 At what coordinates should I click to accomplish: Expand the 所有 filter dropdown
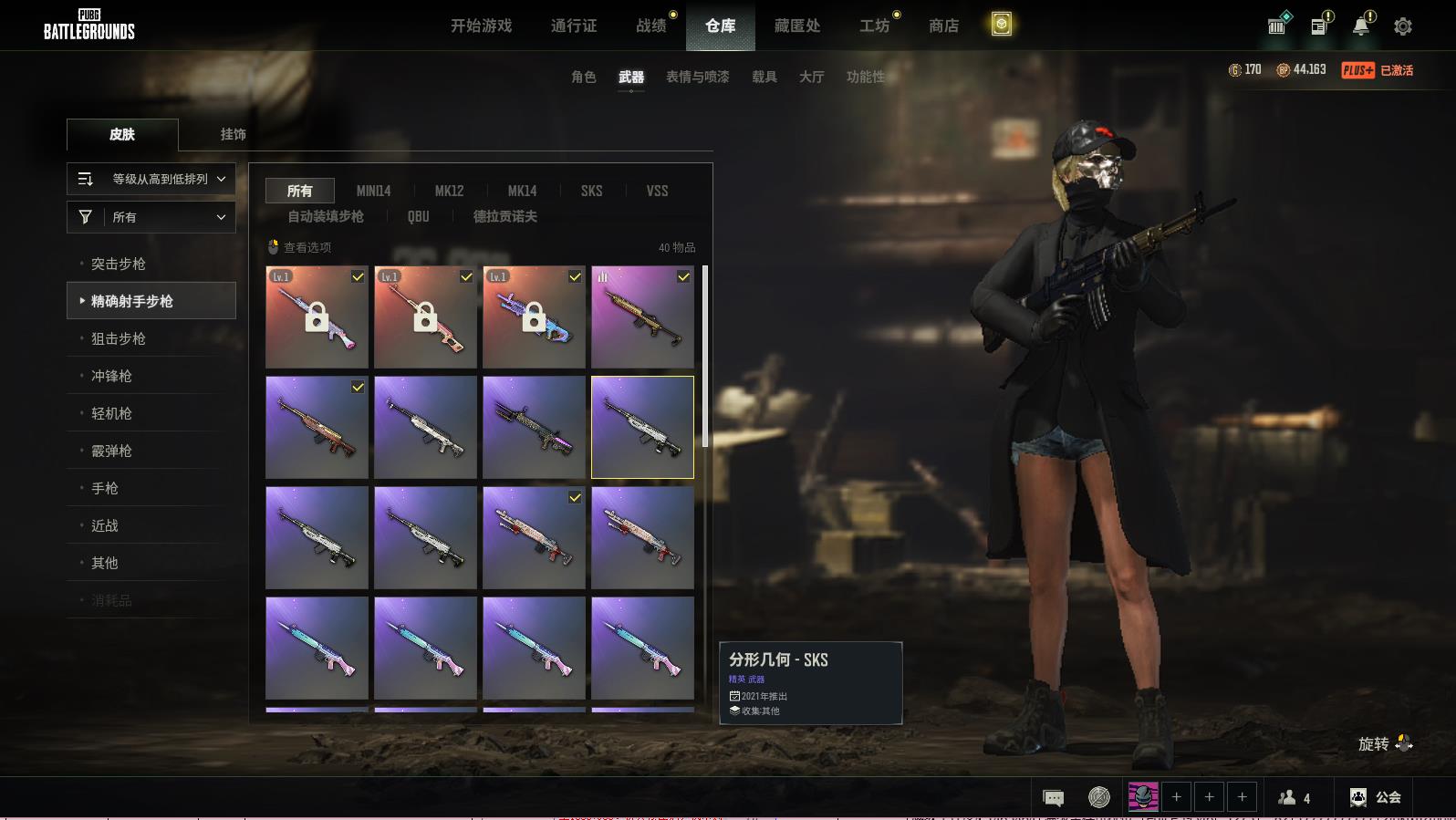coord(151,217)
